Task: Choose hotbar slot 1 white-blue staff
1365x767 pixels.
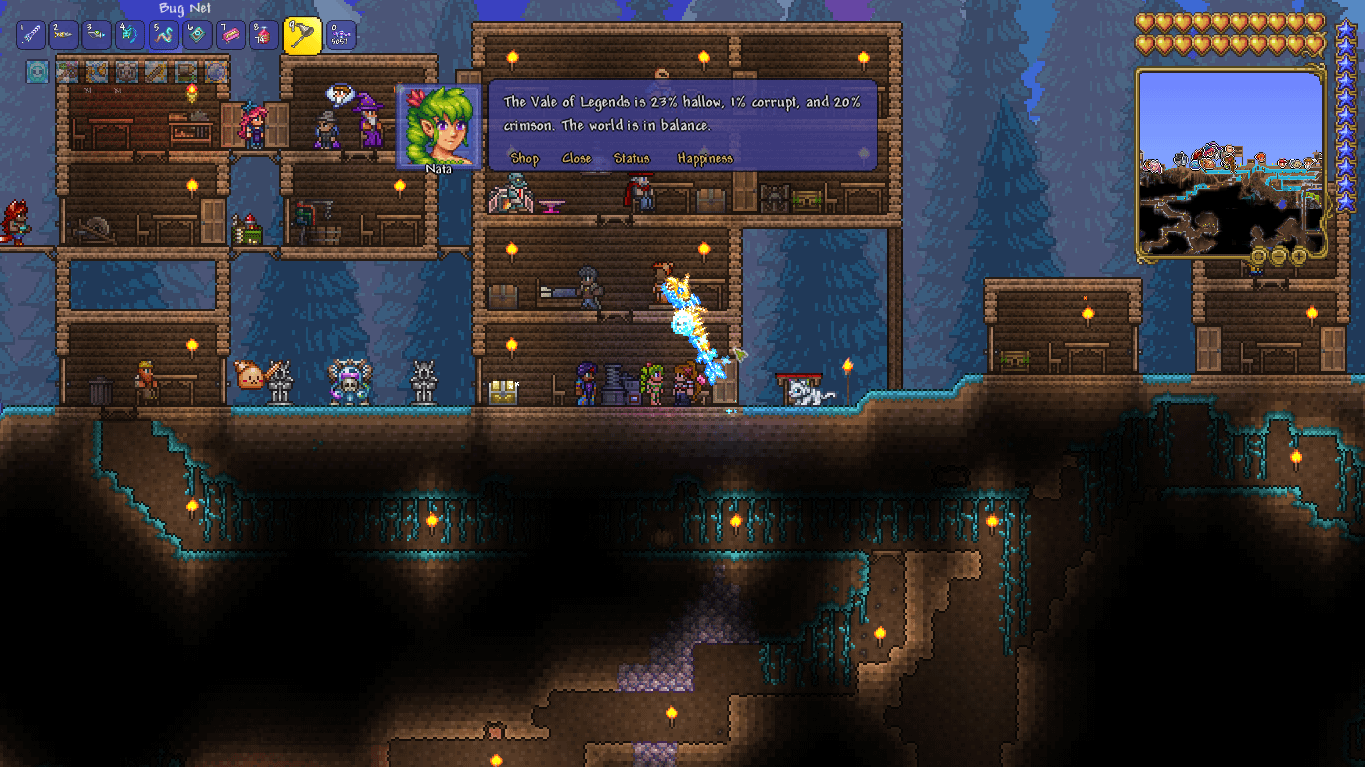Action: coord(30,36)
